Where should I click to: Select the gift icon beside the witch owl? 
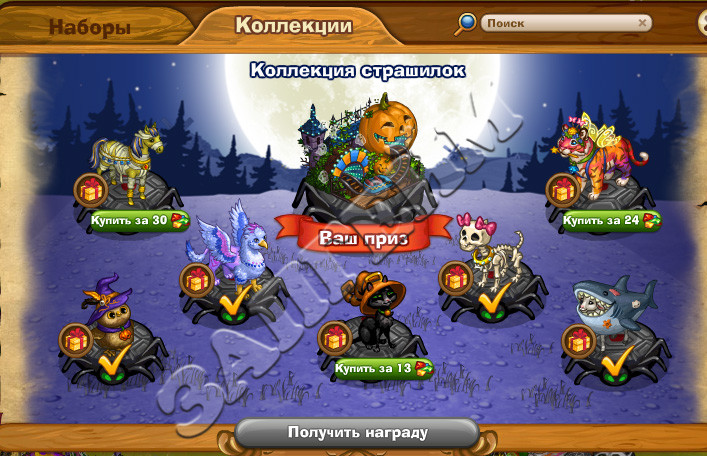click(x=76, y=340)
